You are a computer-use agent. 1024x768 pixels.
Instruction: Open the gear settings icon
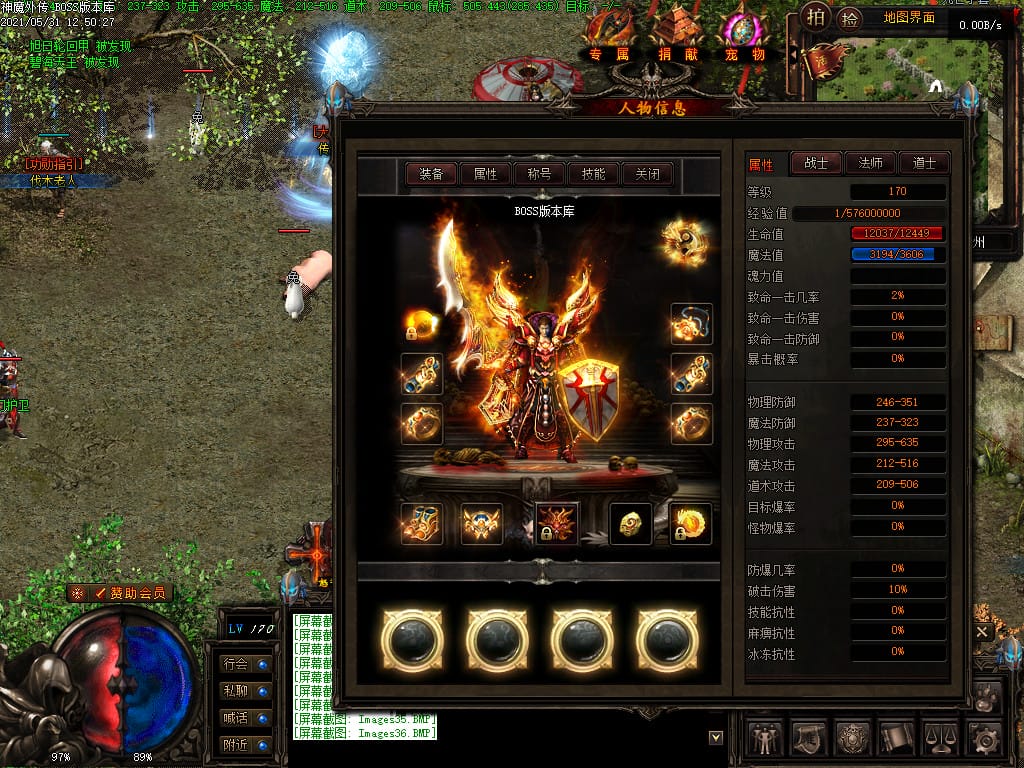[985, 739]
